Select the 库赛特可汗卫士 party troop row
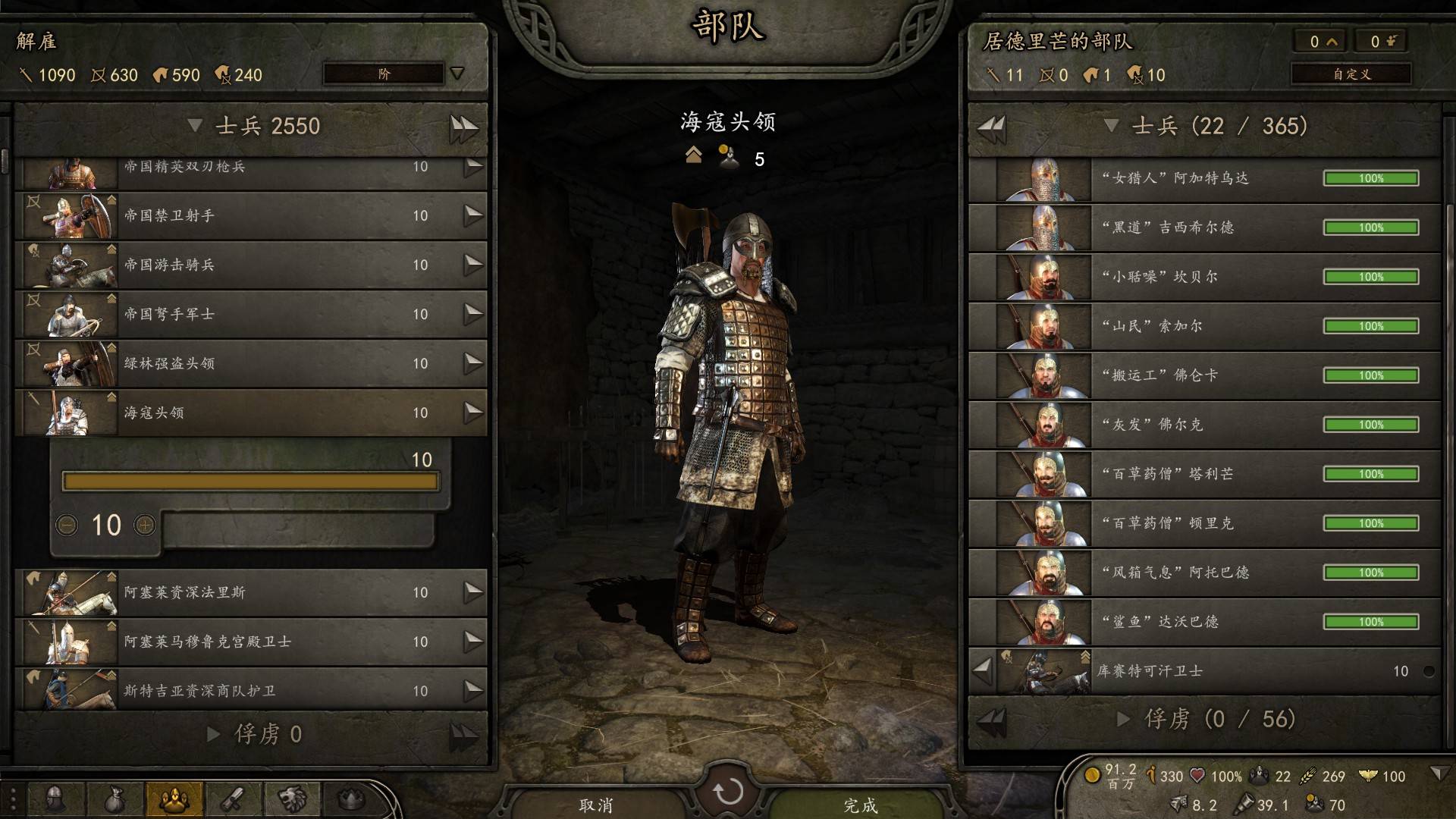 pos(1213,671)
